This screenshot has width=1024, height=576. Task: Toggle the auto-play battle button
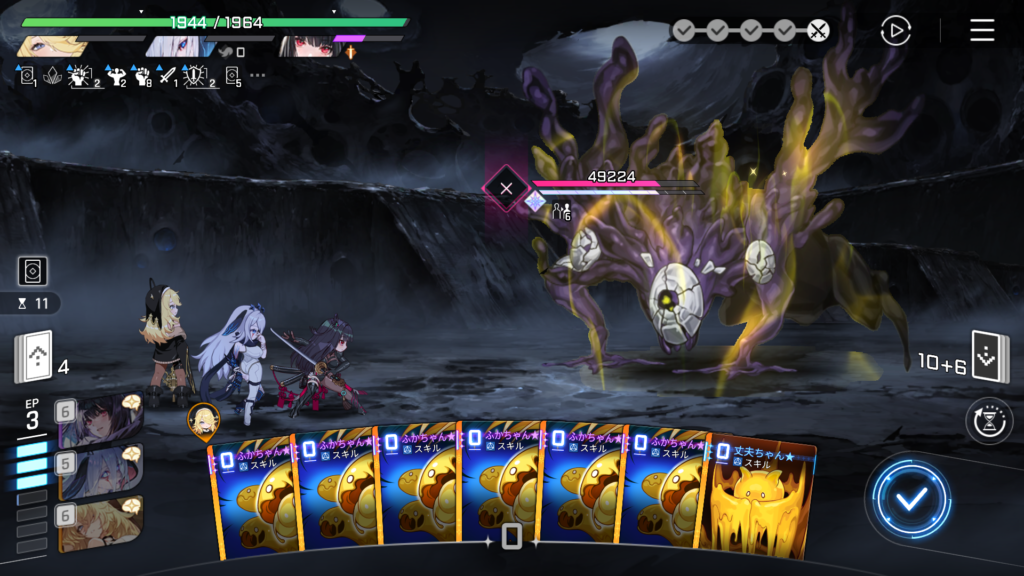coord(895,31)
